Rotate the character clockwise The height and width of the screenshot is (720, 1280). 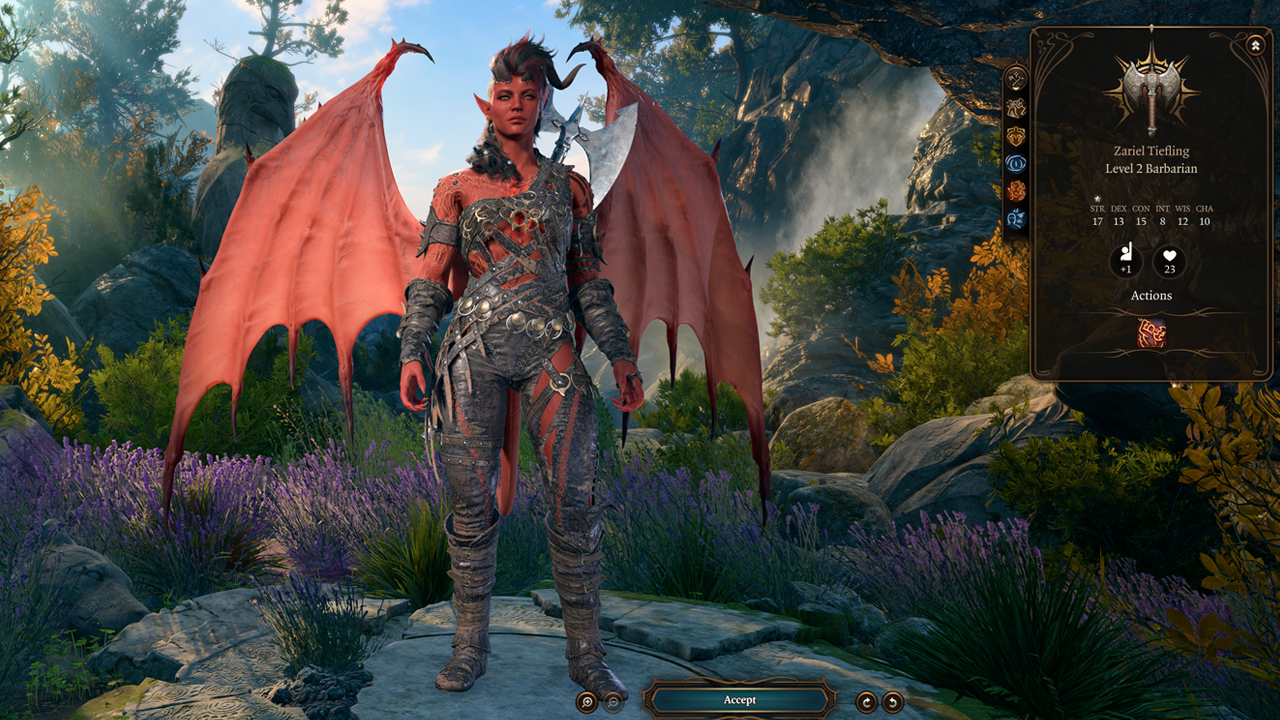[866, 702]
